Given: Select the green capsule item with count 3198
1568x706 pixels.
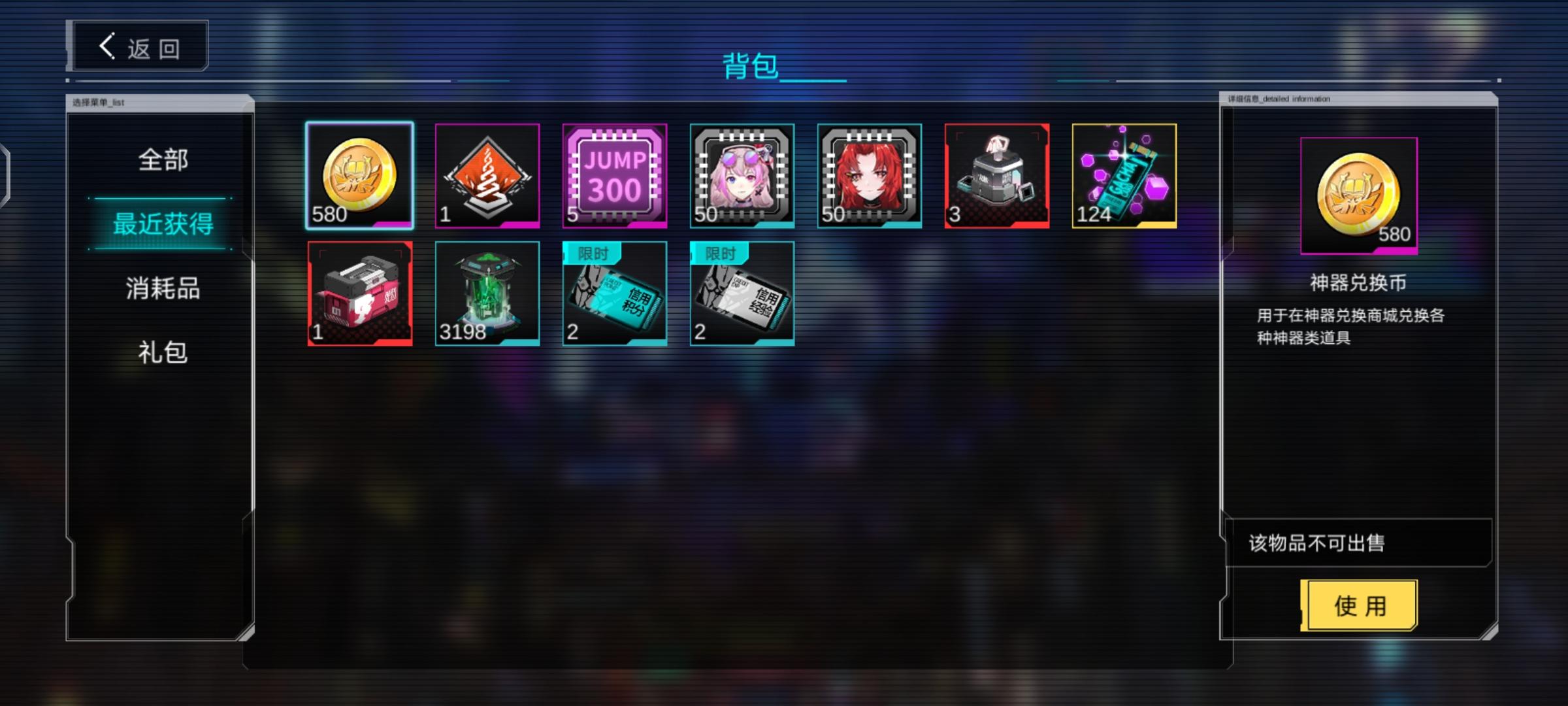Looking at the screenshot, I should (487, 293).
